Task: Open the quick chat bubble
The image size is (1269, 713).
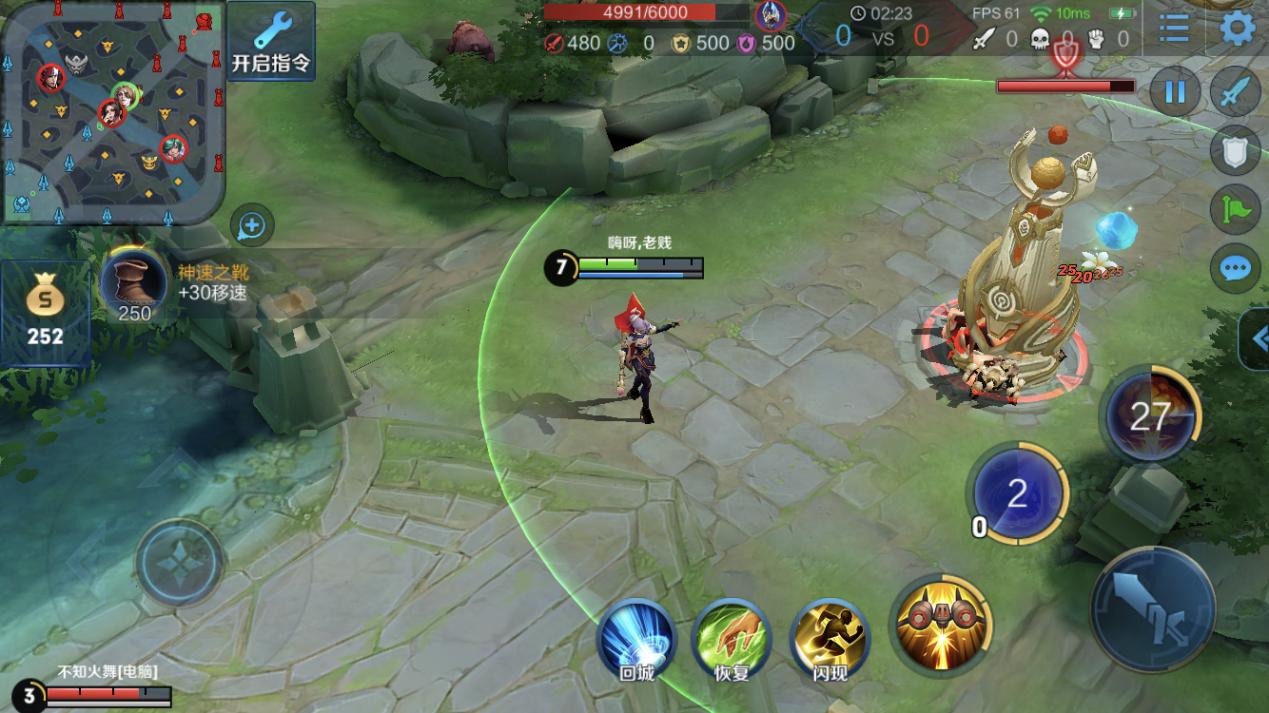Action: 1235,268
